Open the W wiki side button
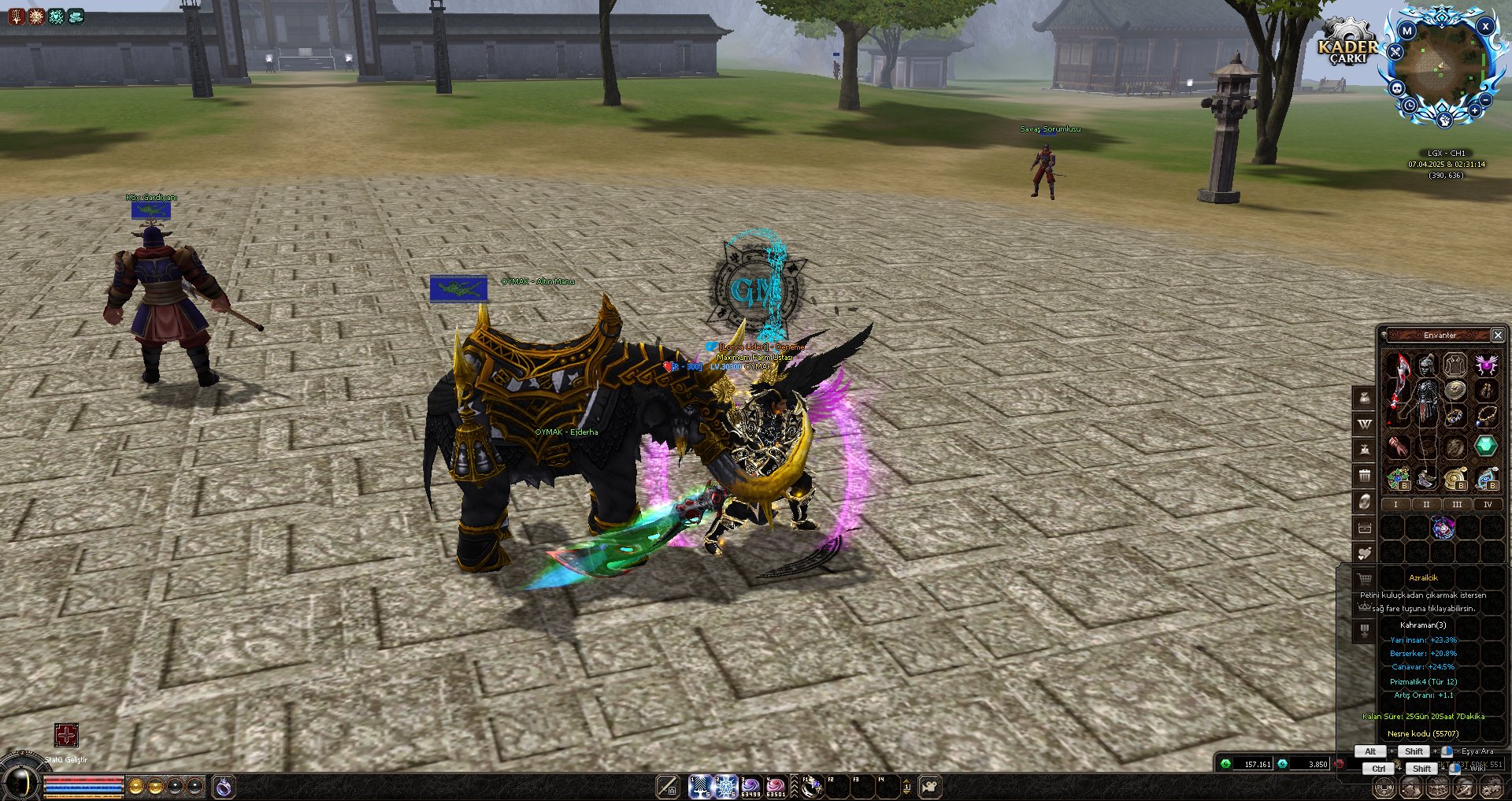 tap(1364, 424)
